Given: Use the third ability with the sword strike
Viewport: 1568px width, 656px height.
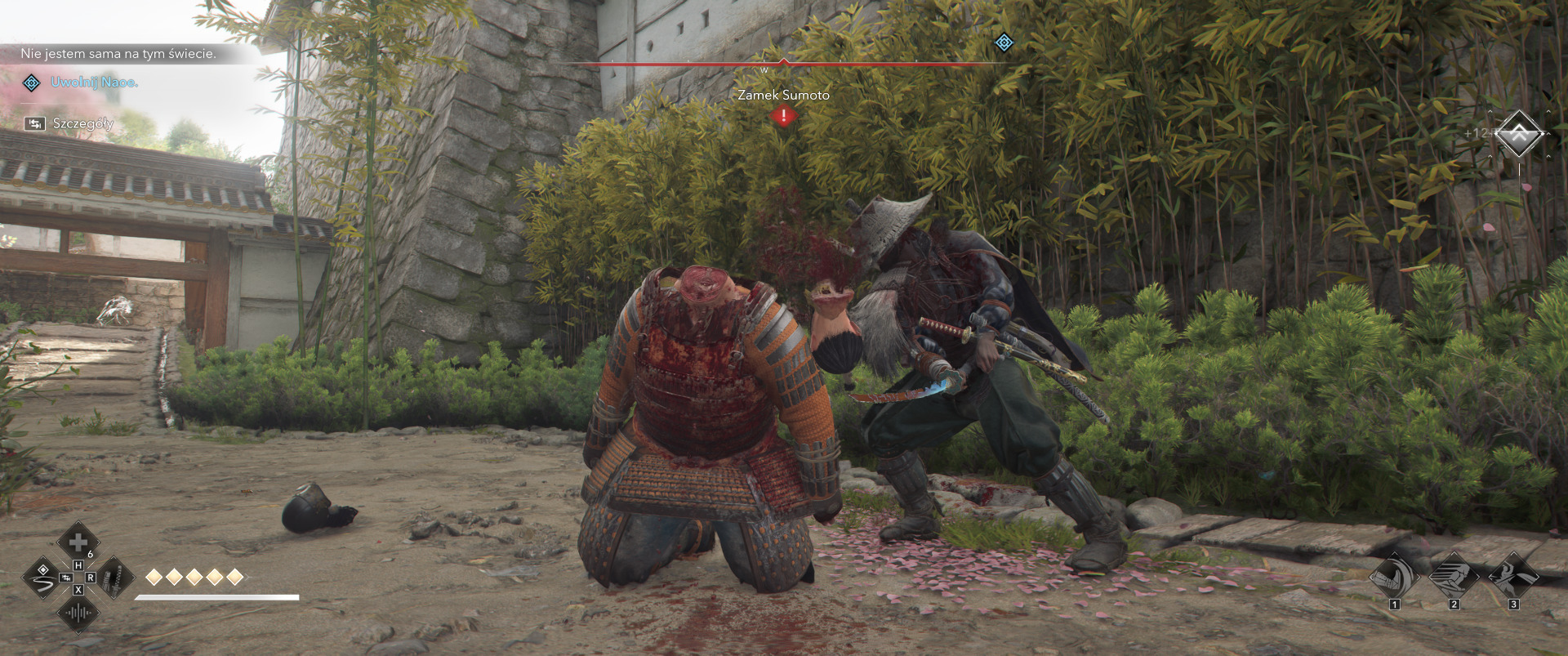Looking at the screenshot, I should coord(1513,575).
